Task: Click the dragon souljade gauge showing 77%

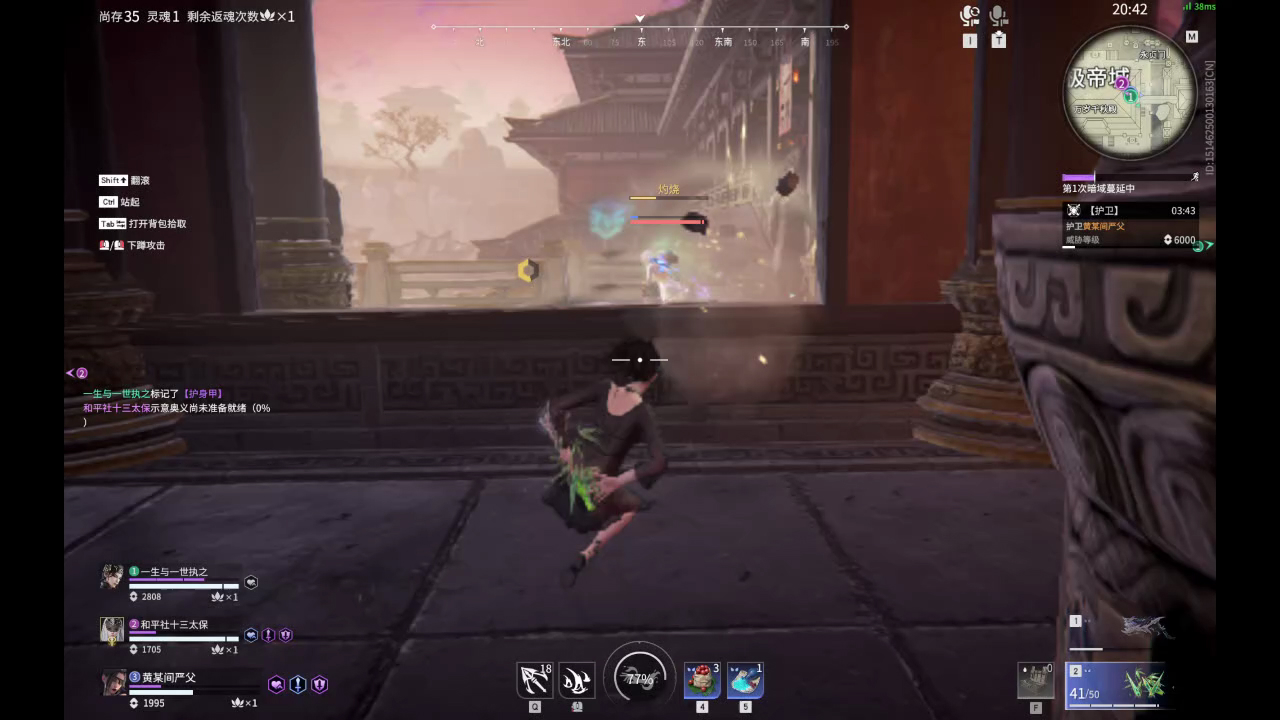Action: coord(639,678)
